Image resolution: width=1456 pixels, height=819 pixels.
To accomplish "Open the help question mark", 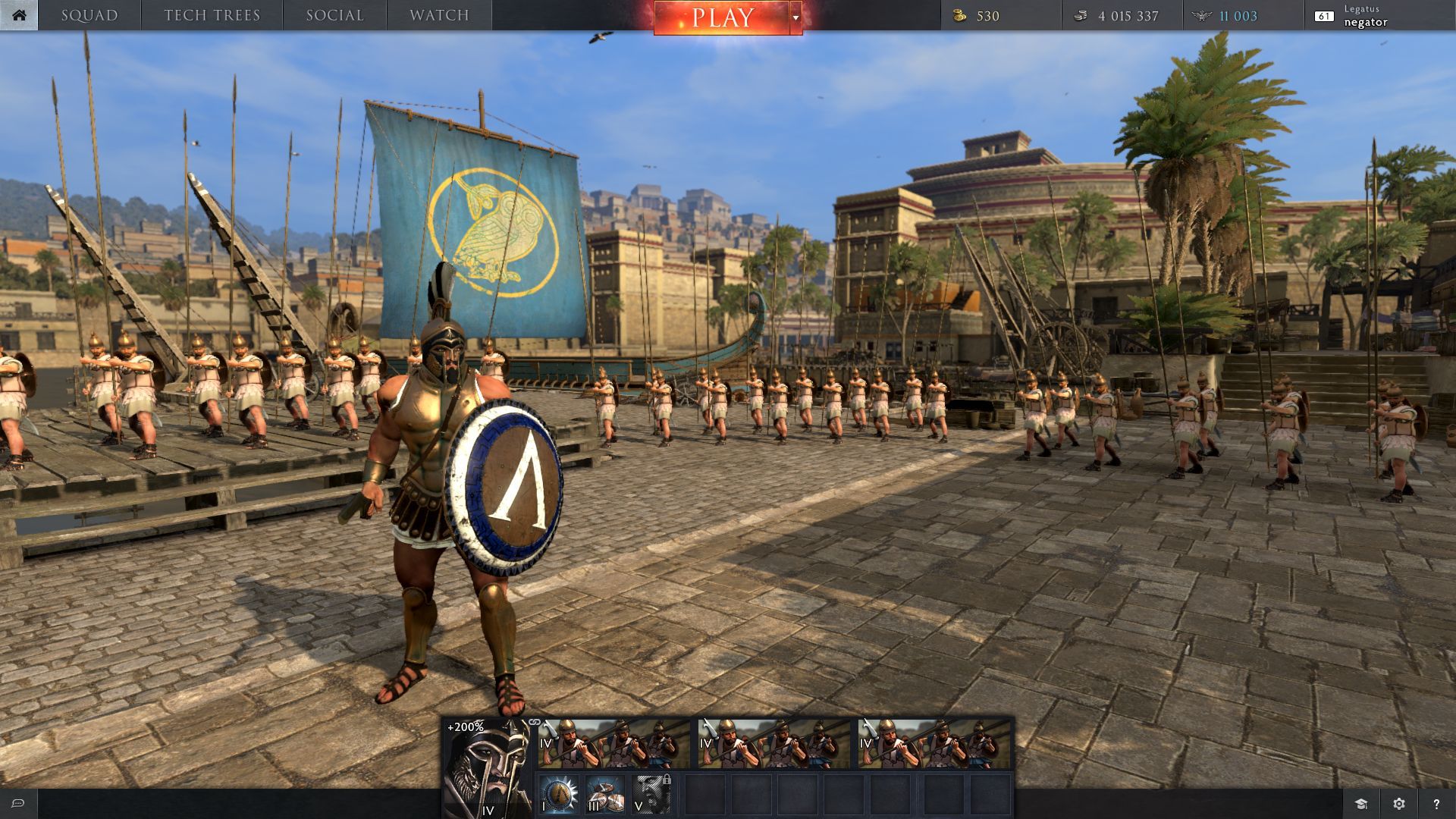I will pyautogui.click(x=1436, y=804).
